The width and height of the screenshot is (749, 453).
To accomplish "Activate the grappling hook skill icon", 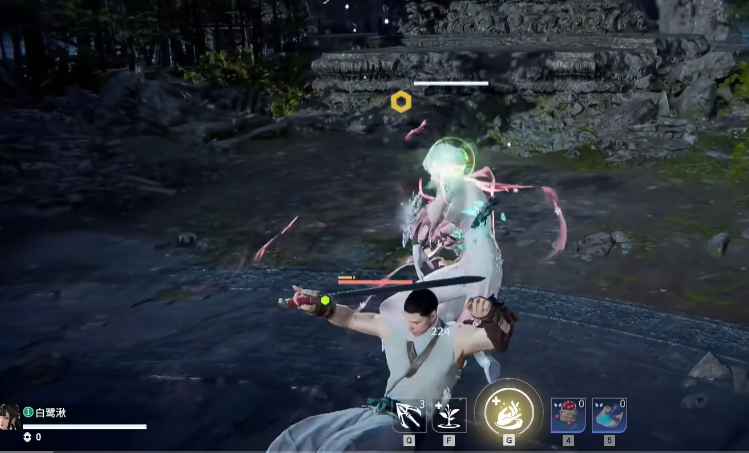I will [409, 415].
